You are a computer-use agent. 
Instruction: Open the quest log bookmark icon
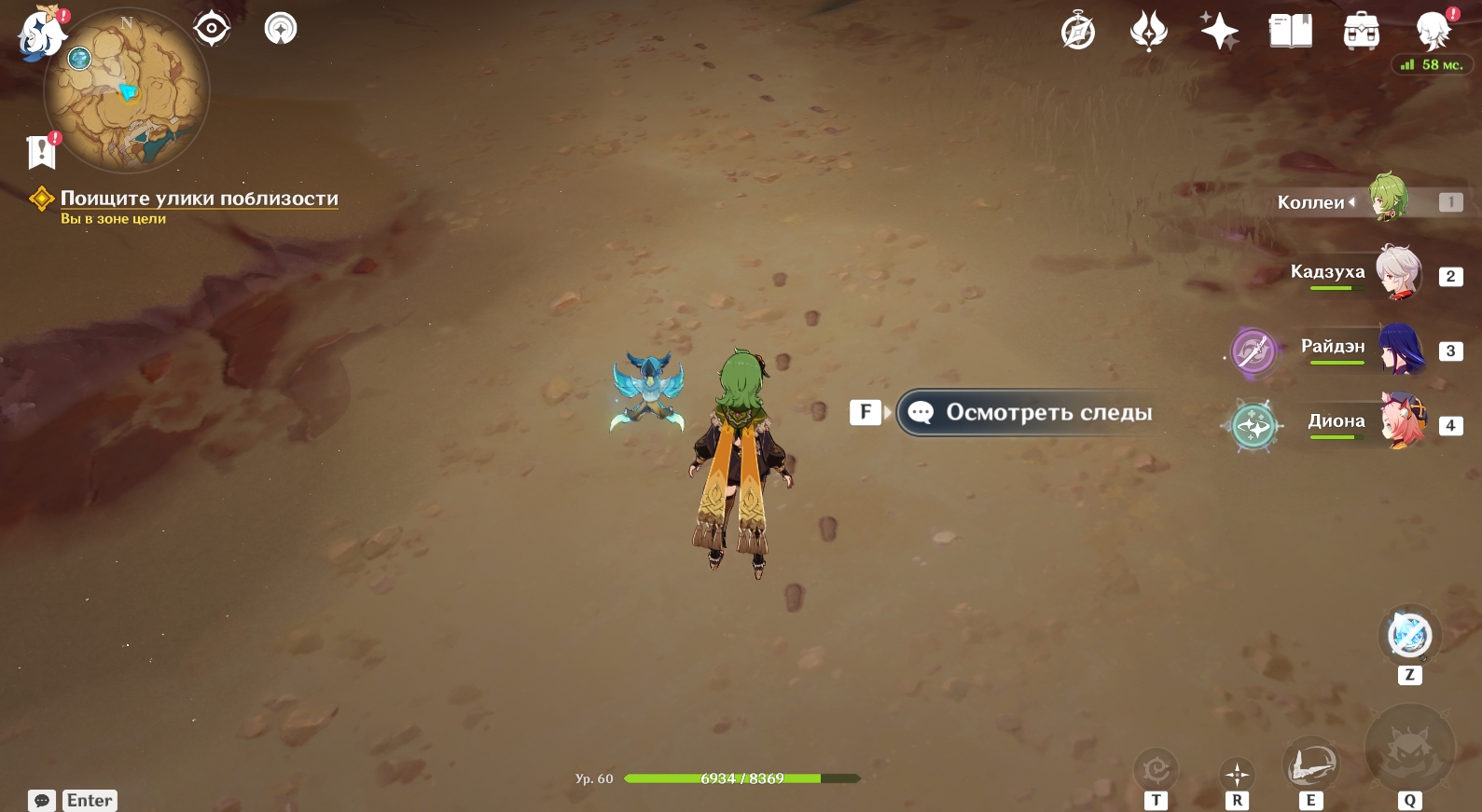click(x=42, y=151)
